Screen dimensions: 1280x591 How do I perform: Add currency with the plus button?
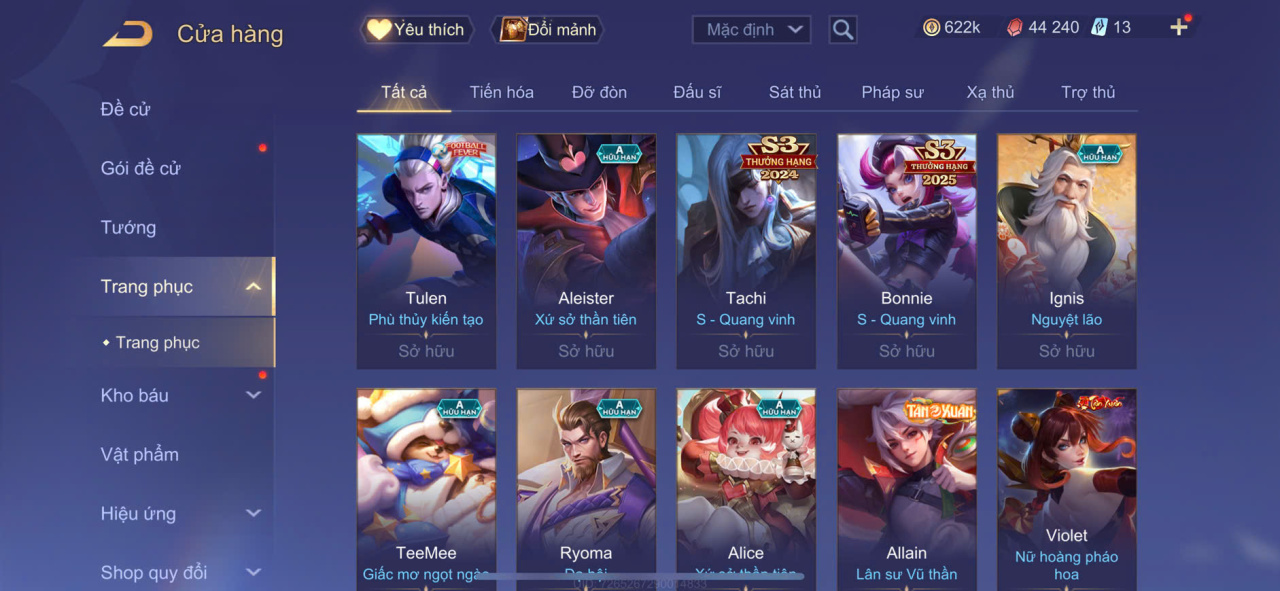tap(1179, 28)
